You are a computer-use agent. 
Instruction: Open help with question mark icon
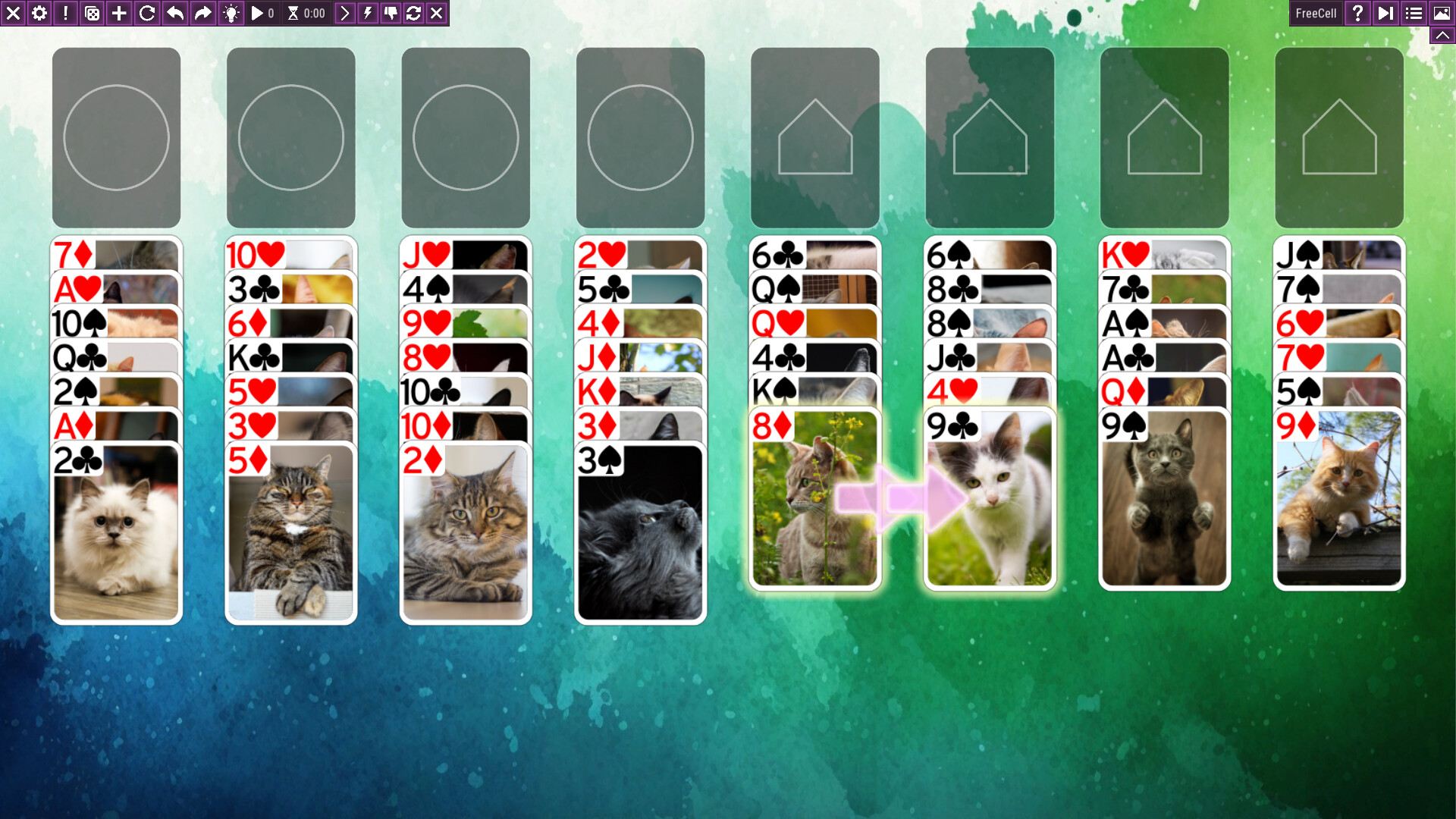click(1357, 13)
